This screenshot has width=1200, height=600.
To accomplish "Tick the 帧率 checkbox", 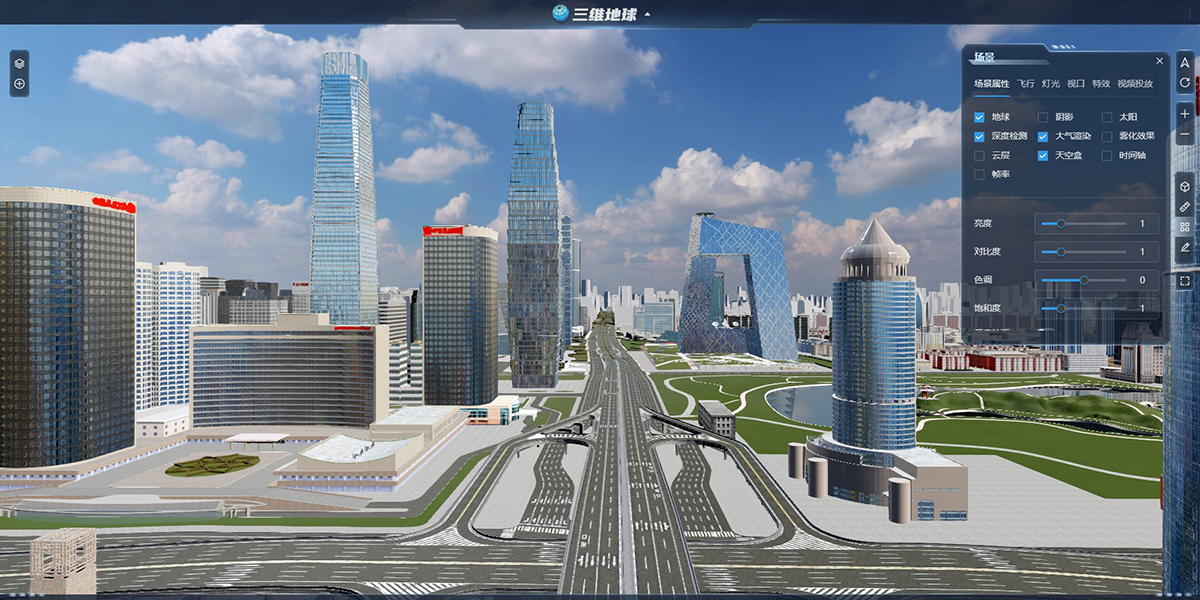I will [x=979, y=175].
